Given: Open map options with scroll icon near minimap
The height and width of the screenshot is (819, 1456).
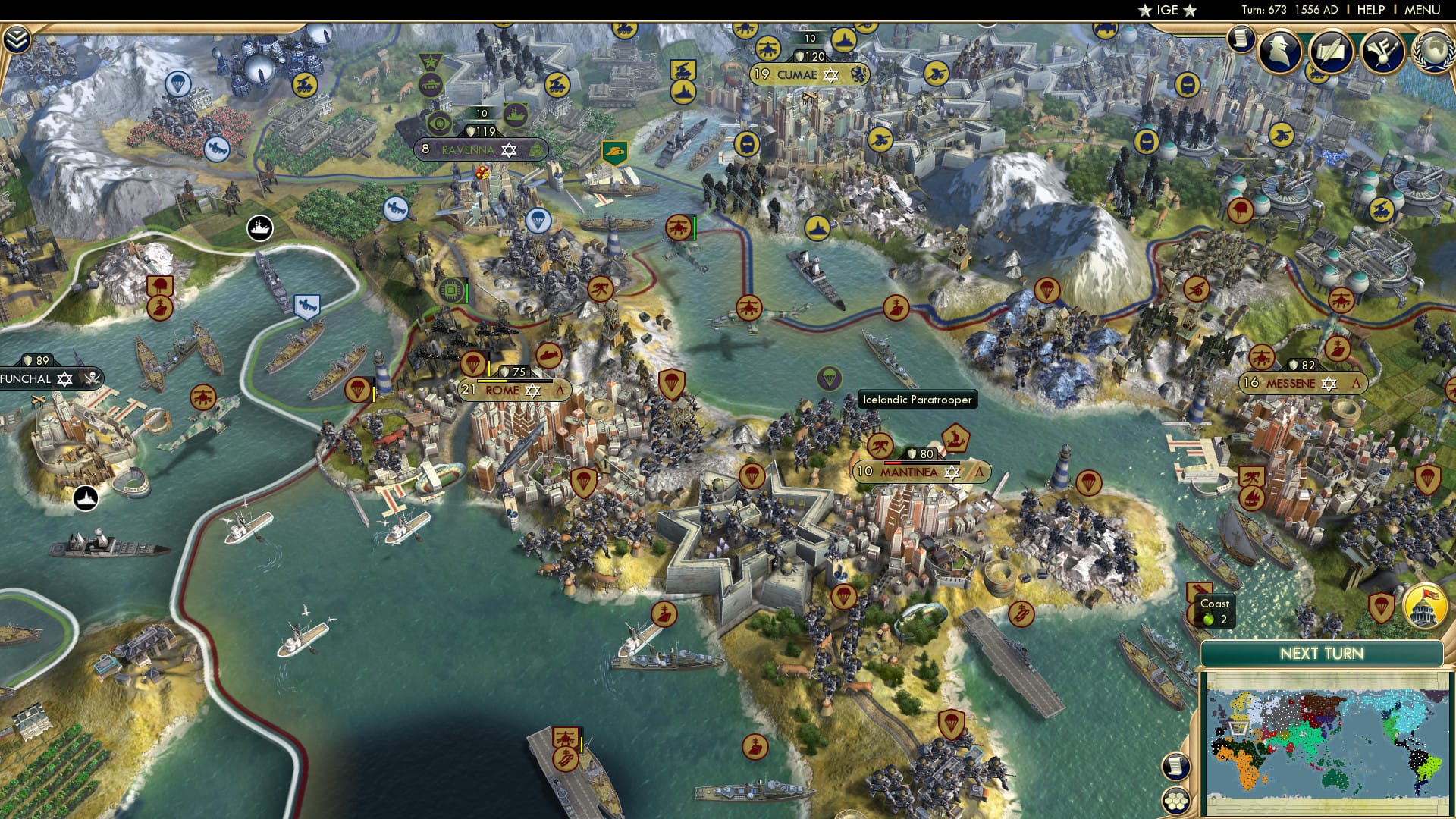Looking at the screenshot, I should pos(1177,765).
